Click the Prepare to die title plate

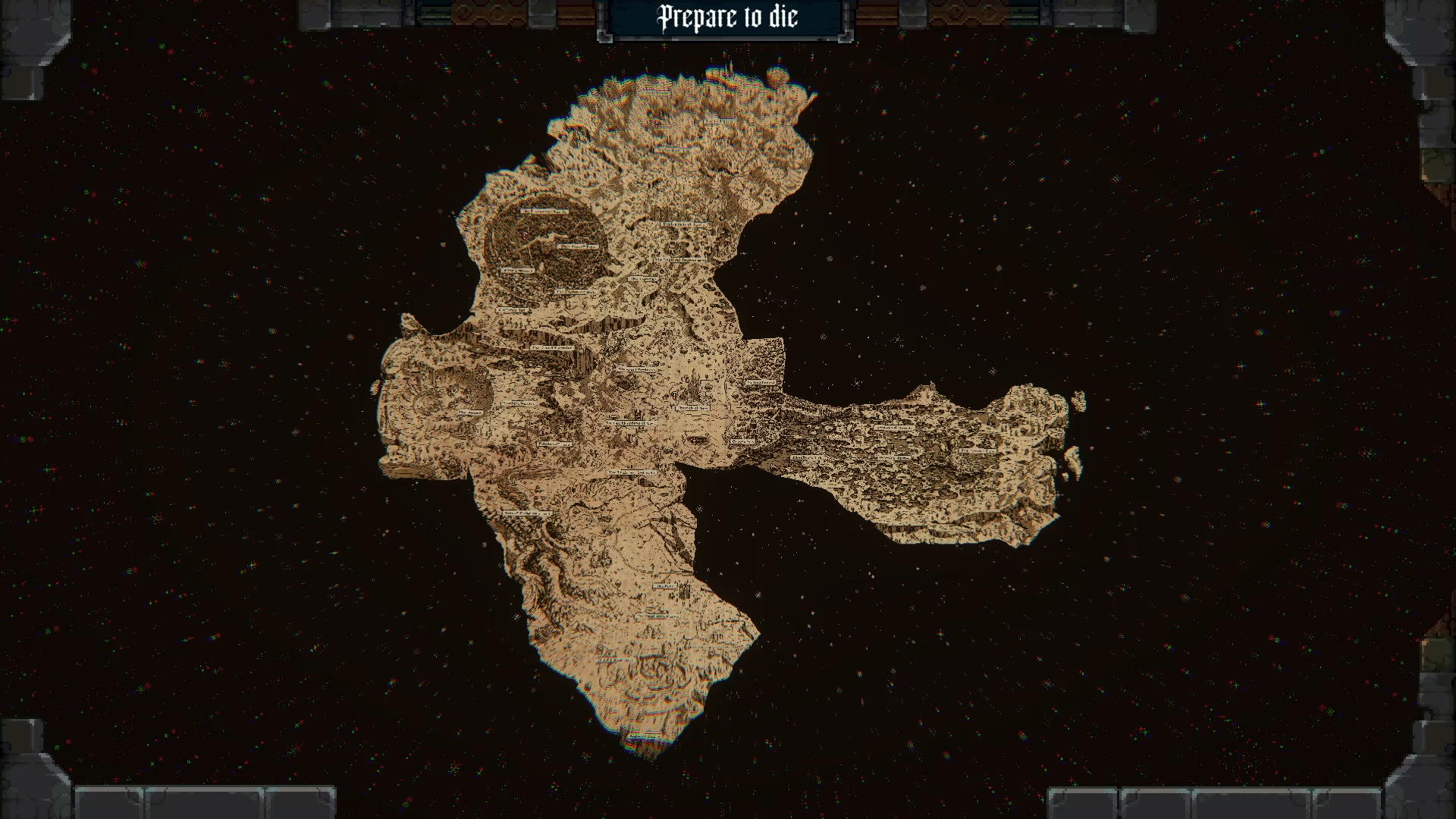tap(726, 18)
